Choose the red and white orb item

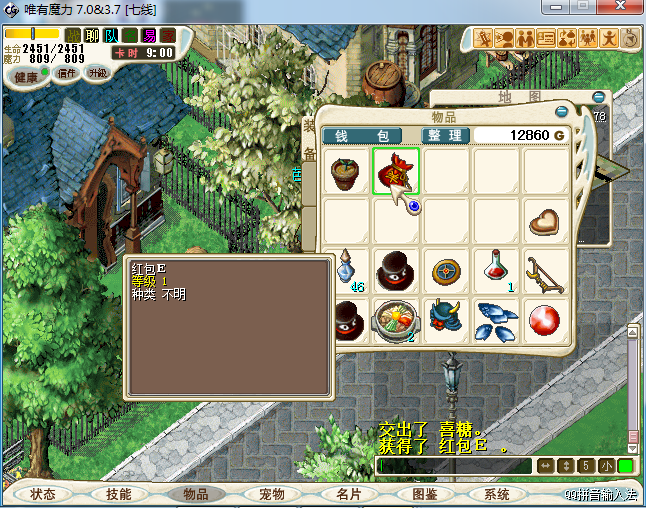[546, 320]
